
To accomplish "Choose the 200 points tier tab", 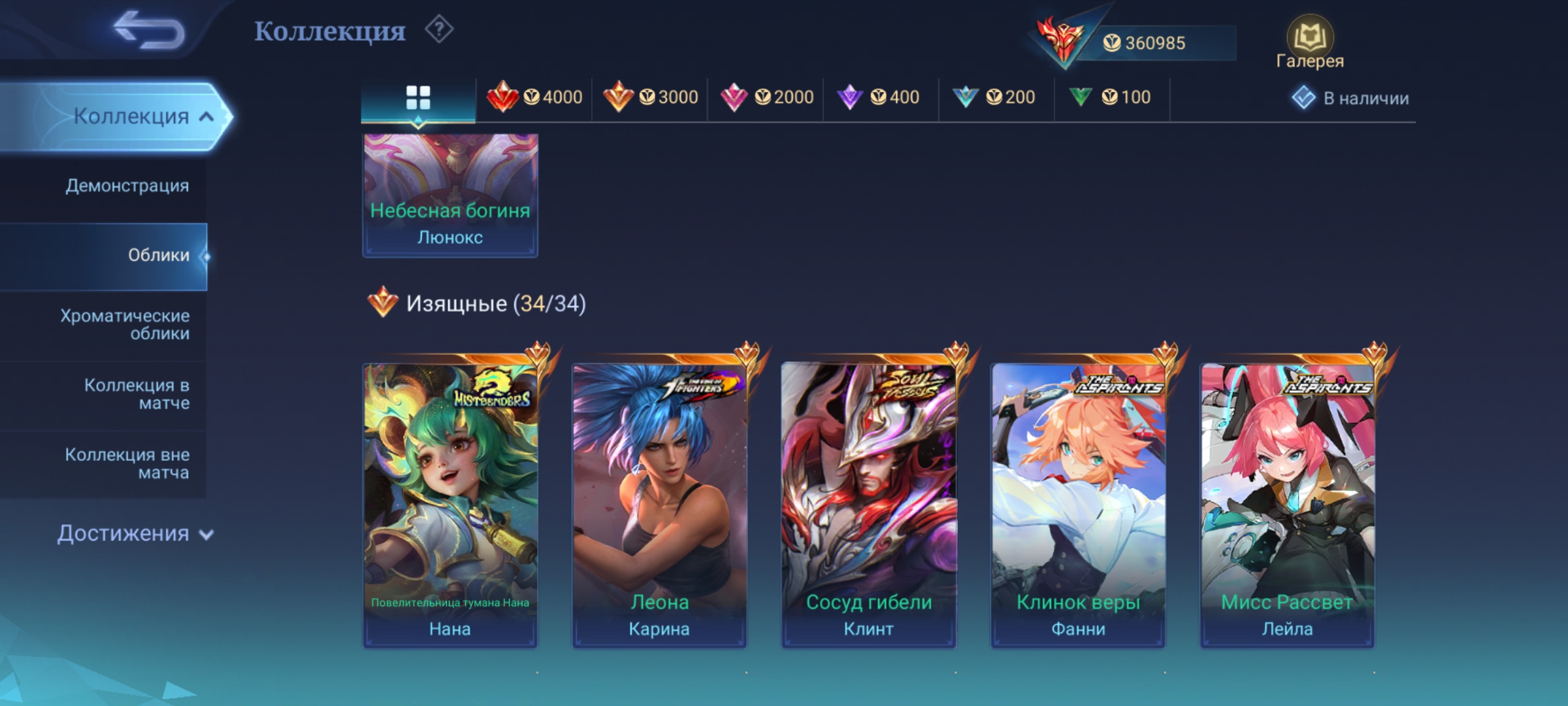I will point(994,97).
